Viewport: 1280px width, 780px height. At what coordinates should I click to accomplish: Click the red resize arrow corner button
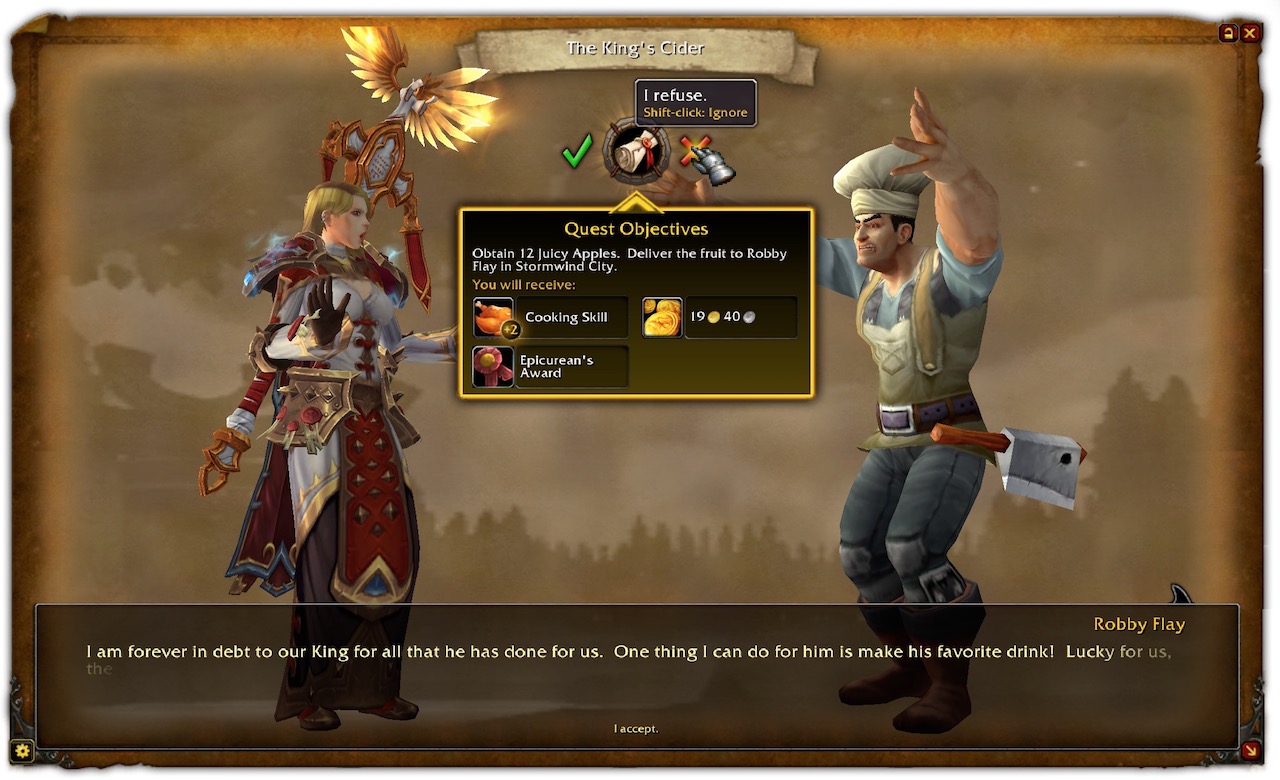click(1250, 750)
